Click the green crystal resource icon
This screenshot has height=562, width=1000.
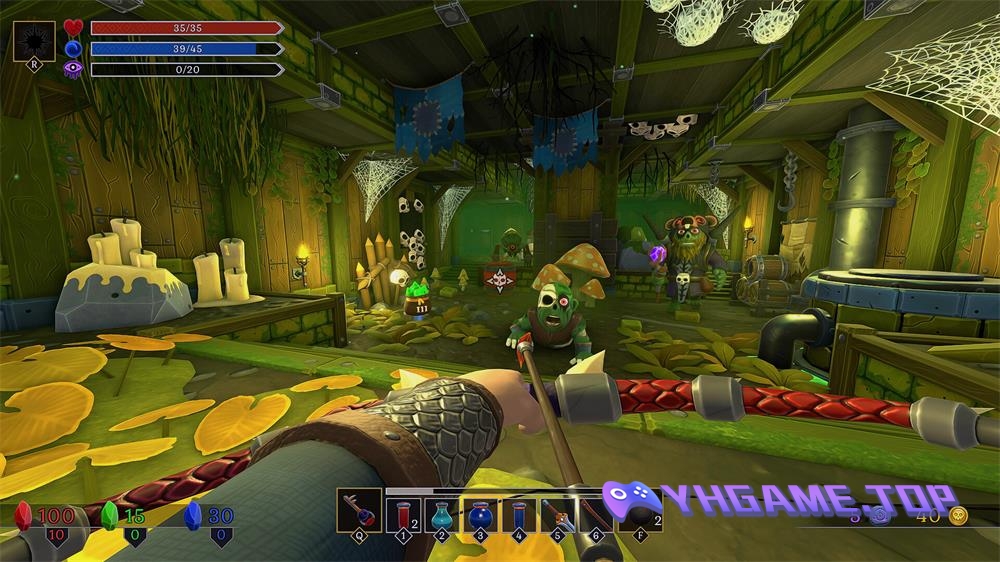pyautogui.click(x=111, y=515)
